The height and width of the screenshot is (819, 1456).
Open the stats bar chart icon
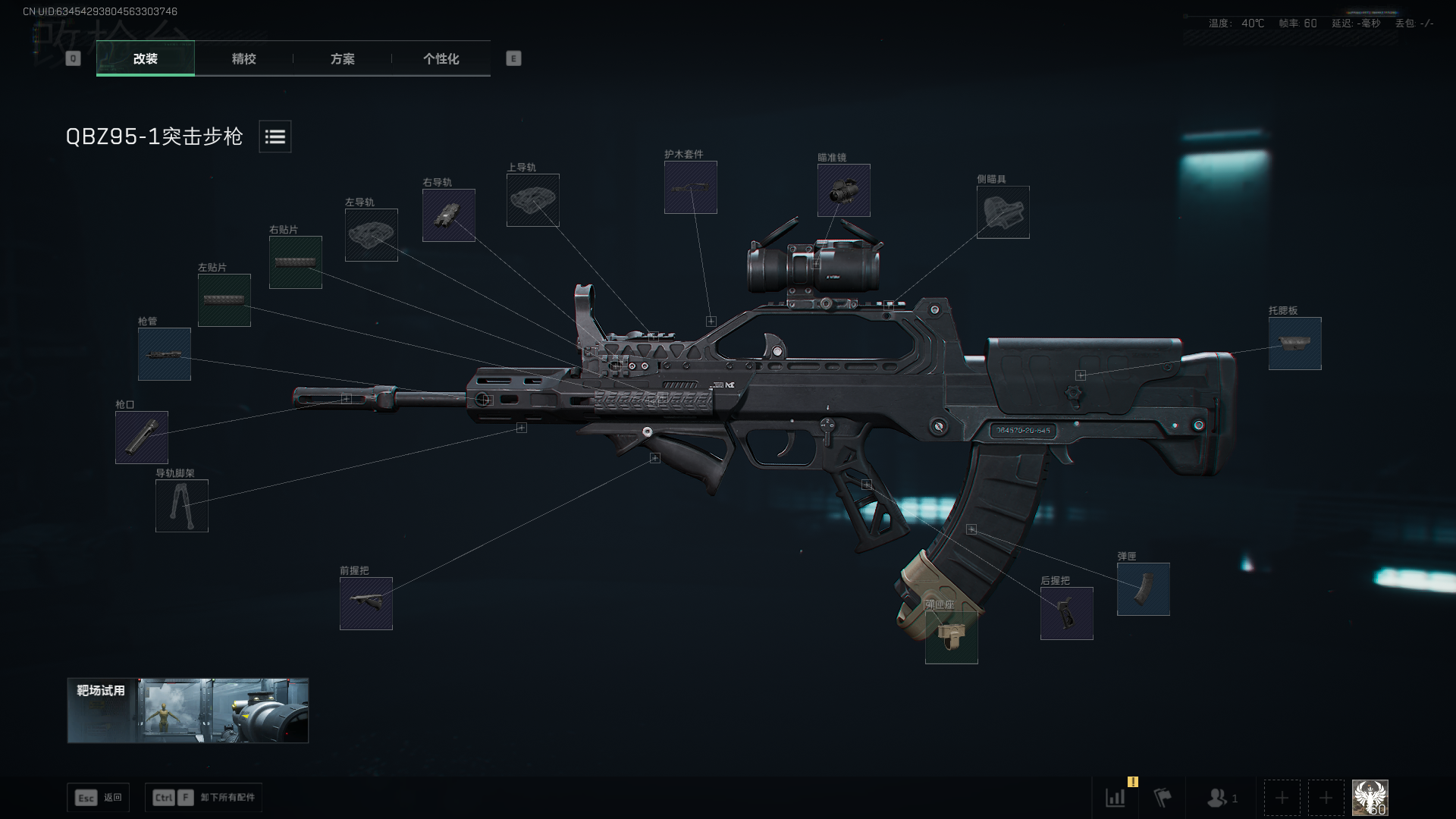coord(1116,798)
